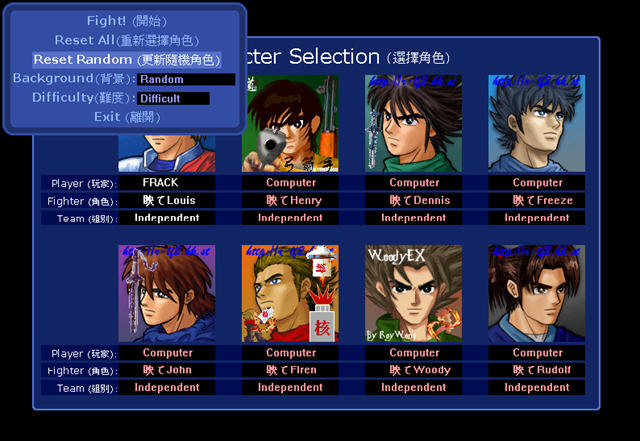
Task: Pick the Dennis character portrait
Action: tap(414, 124)
